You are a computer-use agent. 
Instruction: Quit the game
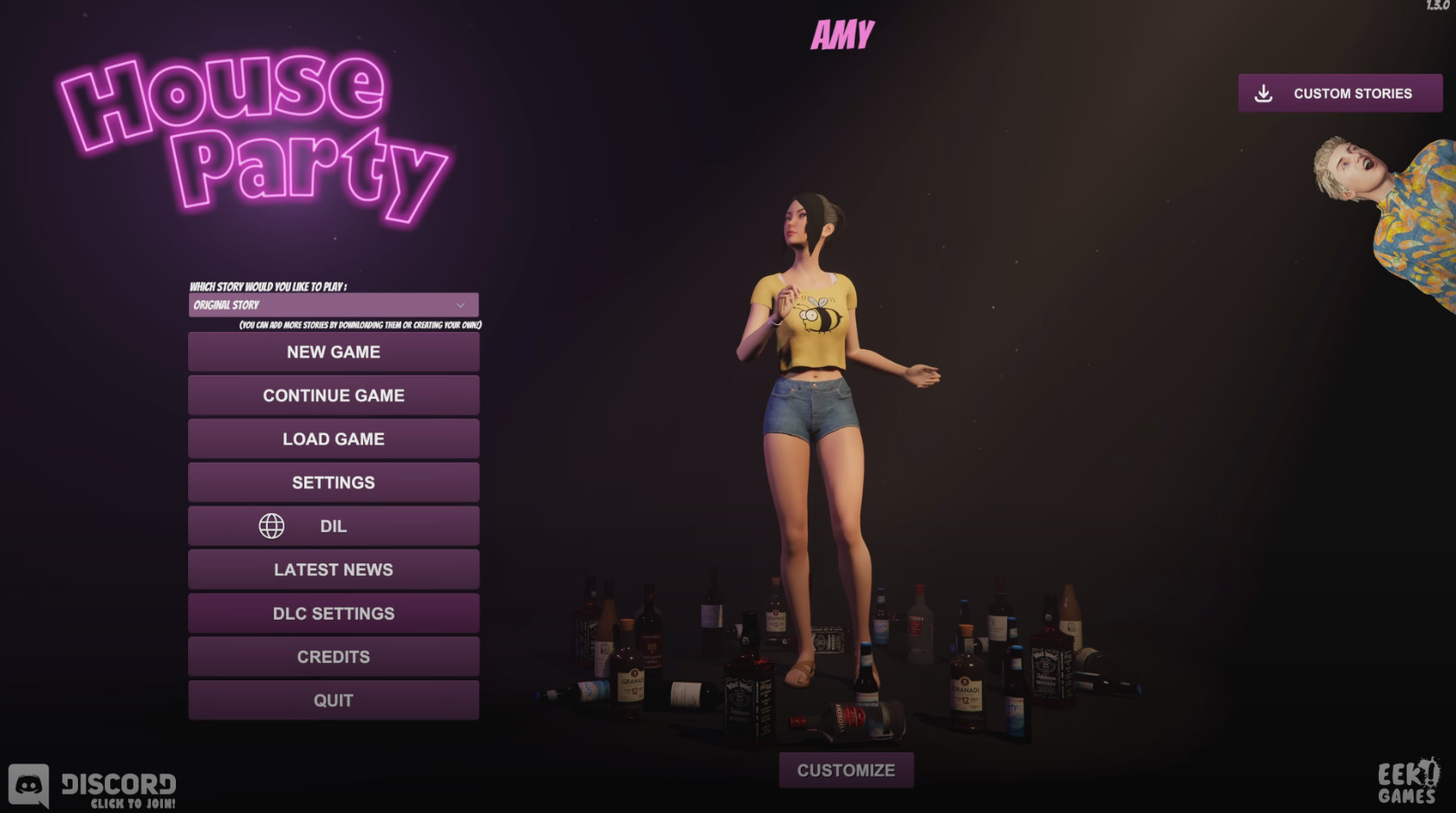click(334, 700)
